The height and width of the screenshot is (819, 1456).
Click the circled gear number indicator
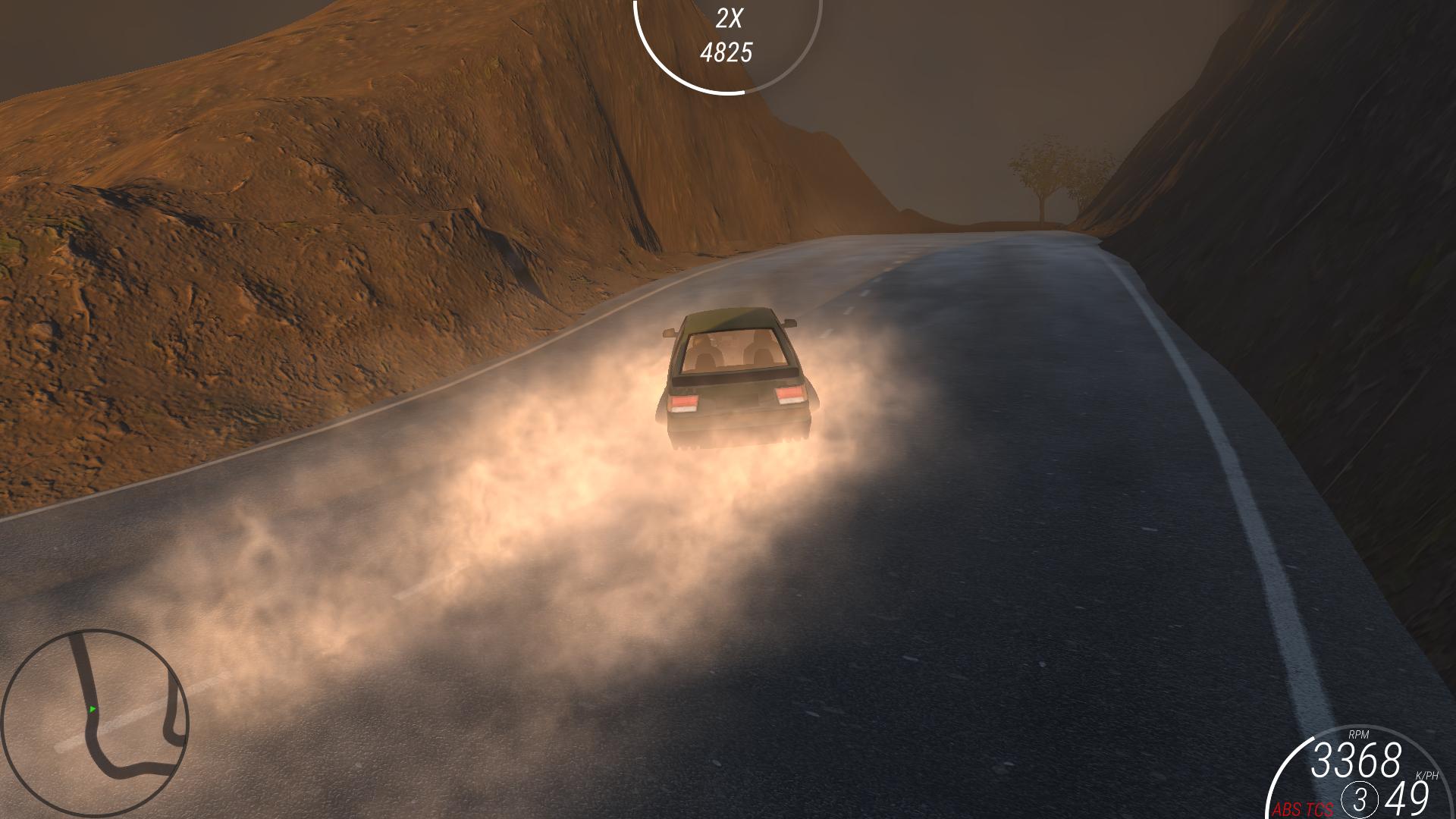click(1359, 800)
